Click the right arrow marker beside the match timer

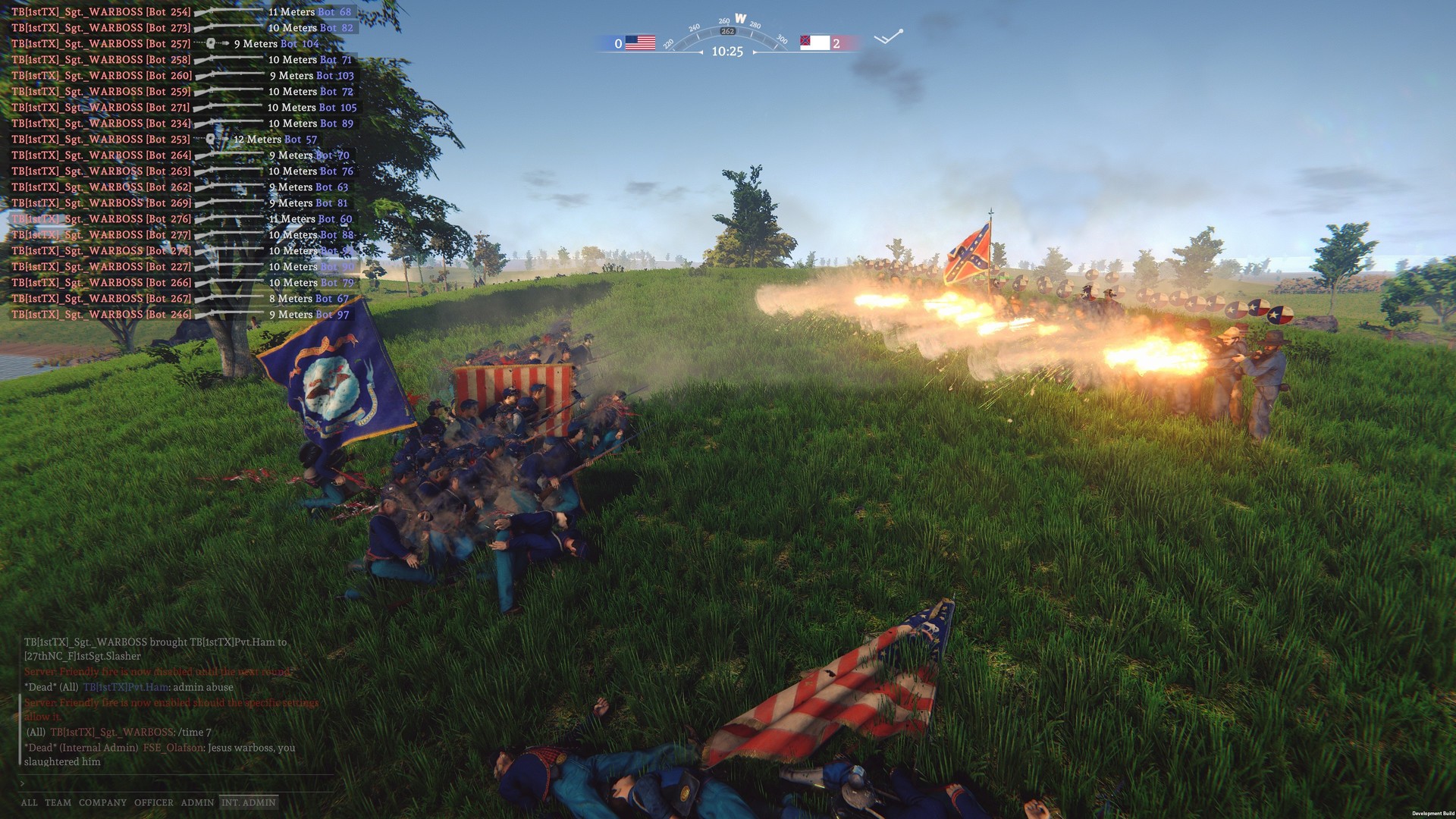[755, 51]
